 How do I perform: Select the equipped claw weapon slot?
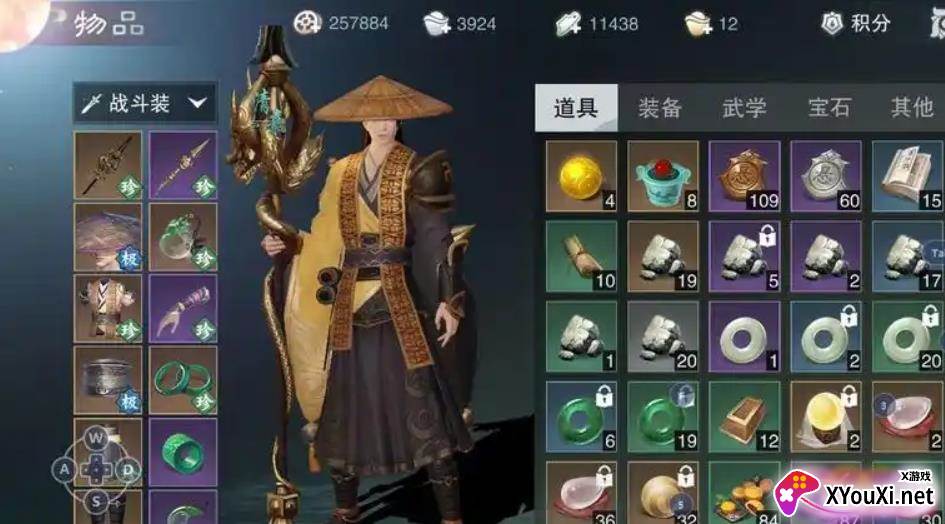[183, 308]
